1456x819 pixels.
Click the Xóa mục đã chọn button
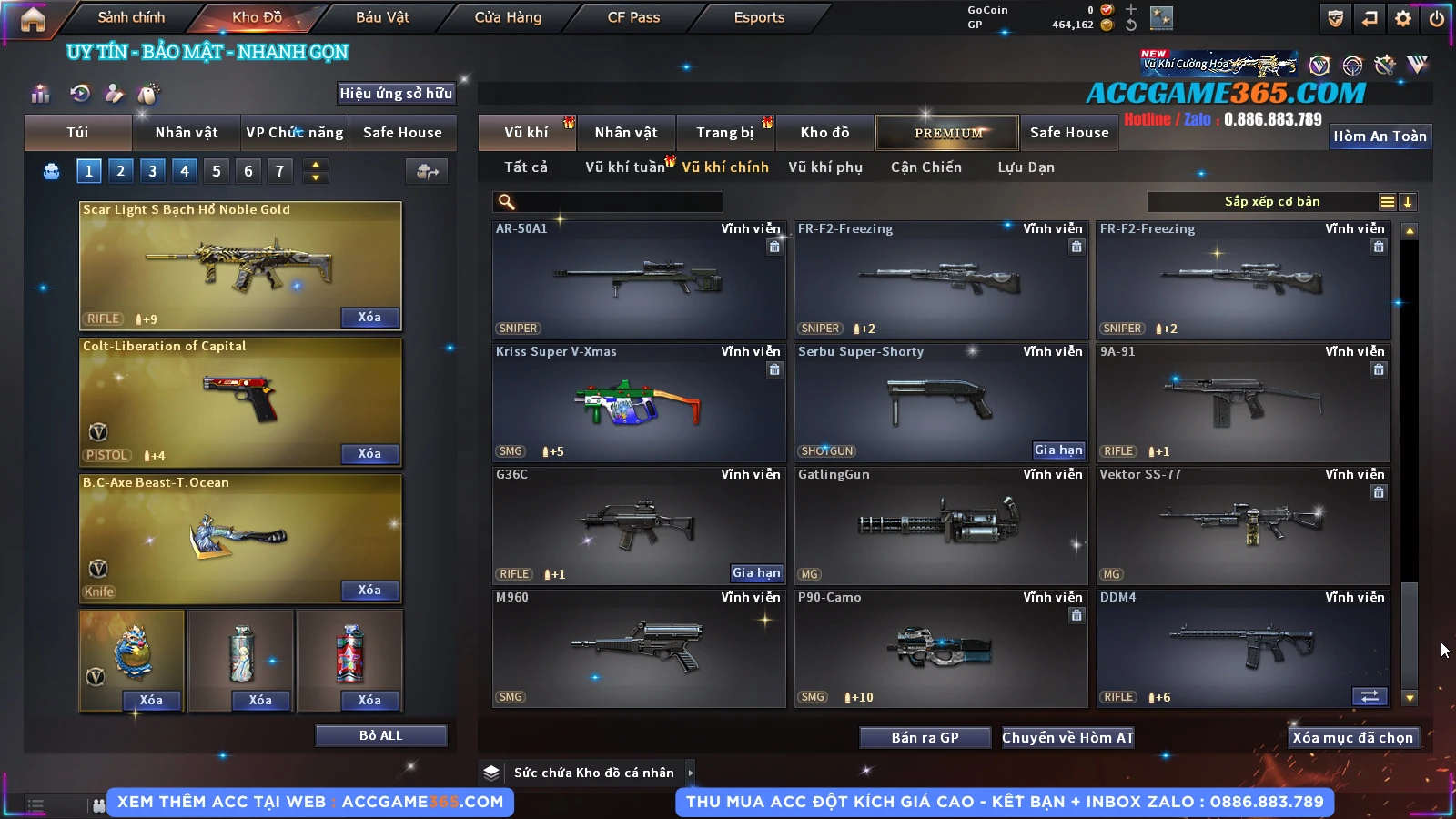pos(1353,738)
